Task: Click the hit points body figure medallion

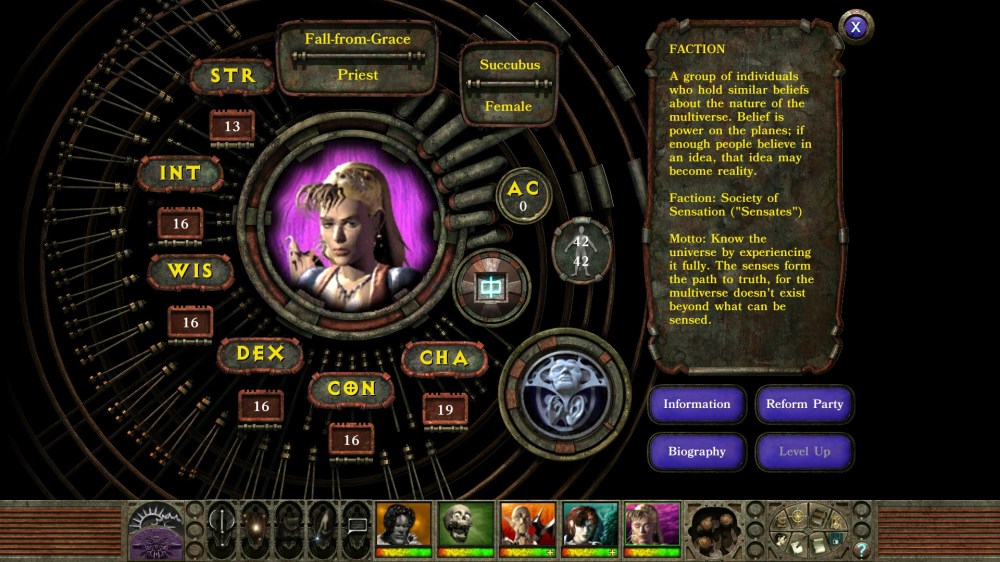Action: [582, 251]
